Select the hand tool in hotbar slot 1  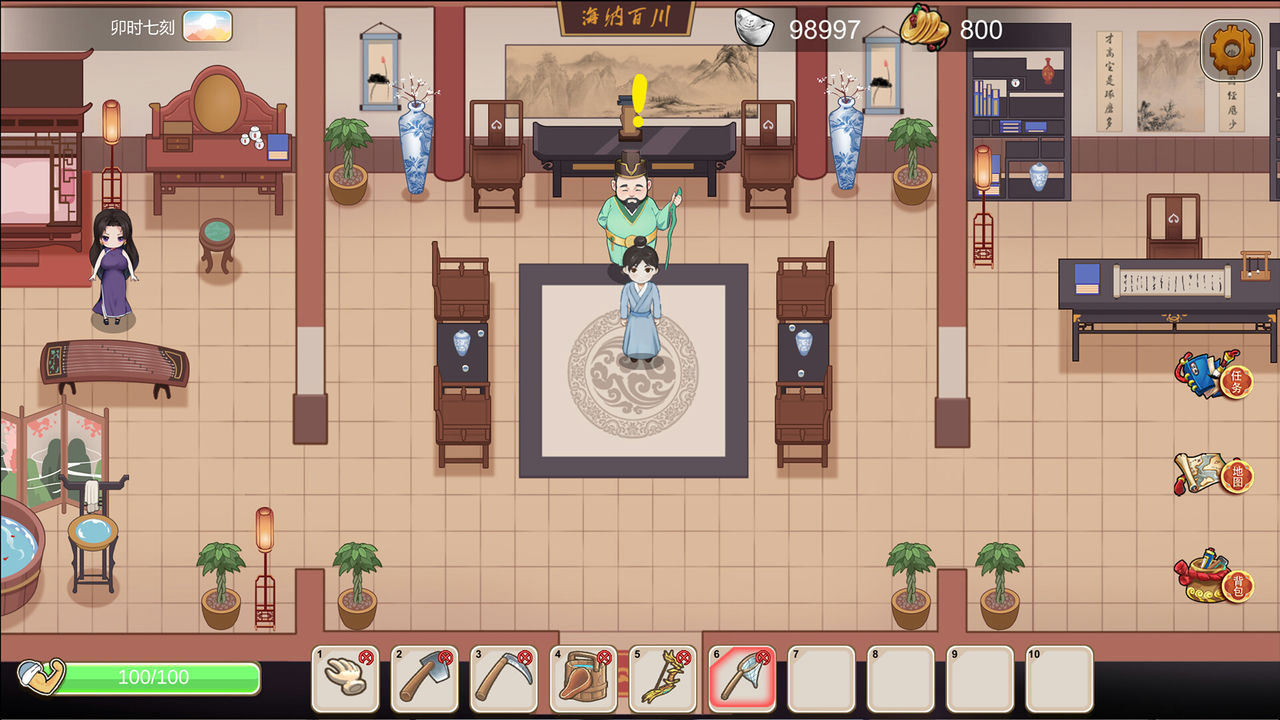(345, 681)
